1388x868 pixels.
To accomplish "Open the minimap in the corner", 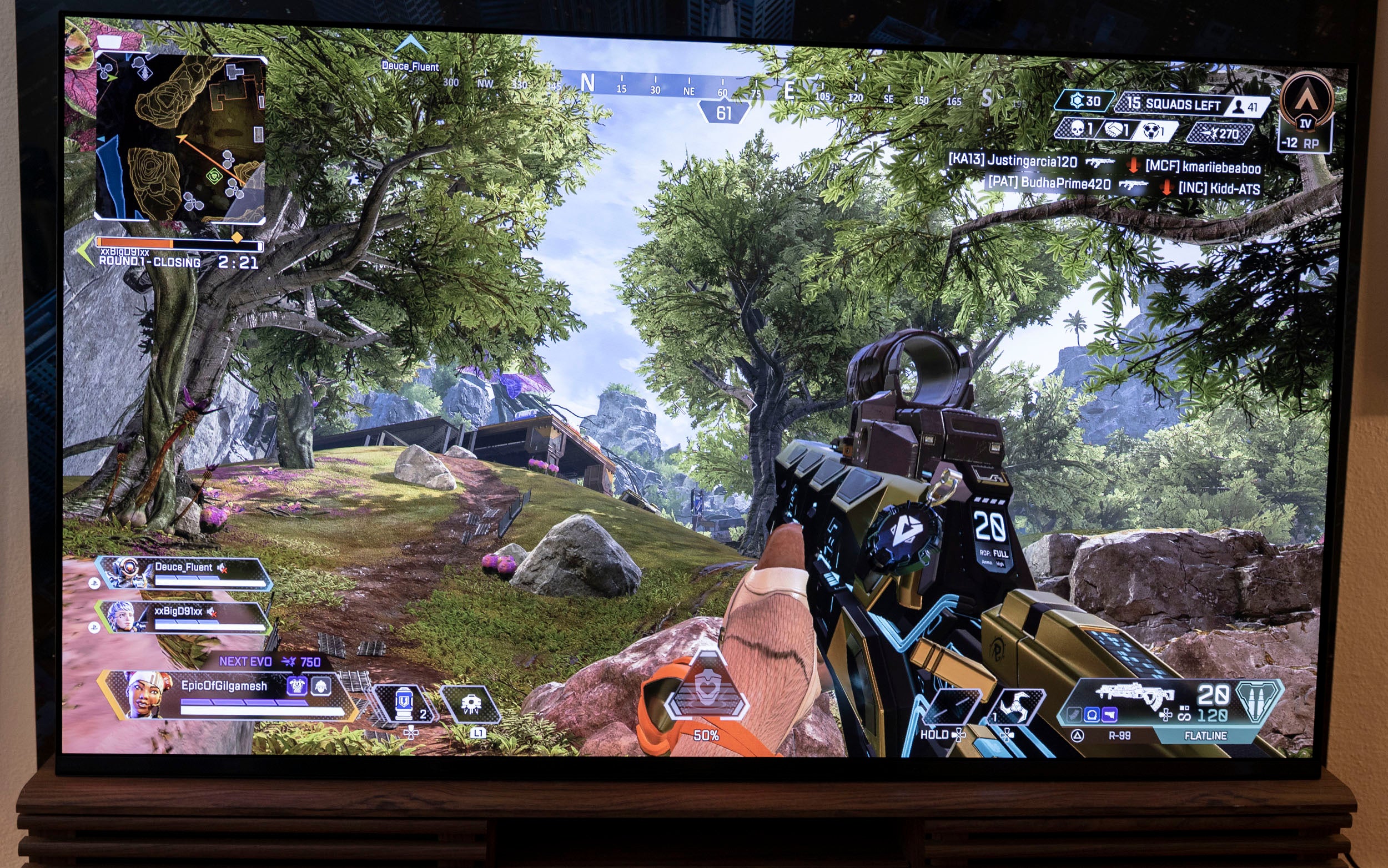I will [180, 138].
